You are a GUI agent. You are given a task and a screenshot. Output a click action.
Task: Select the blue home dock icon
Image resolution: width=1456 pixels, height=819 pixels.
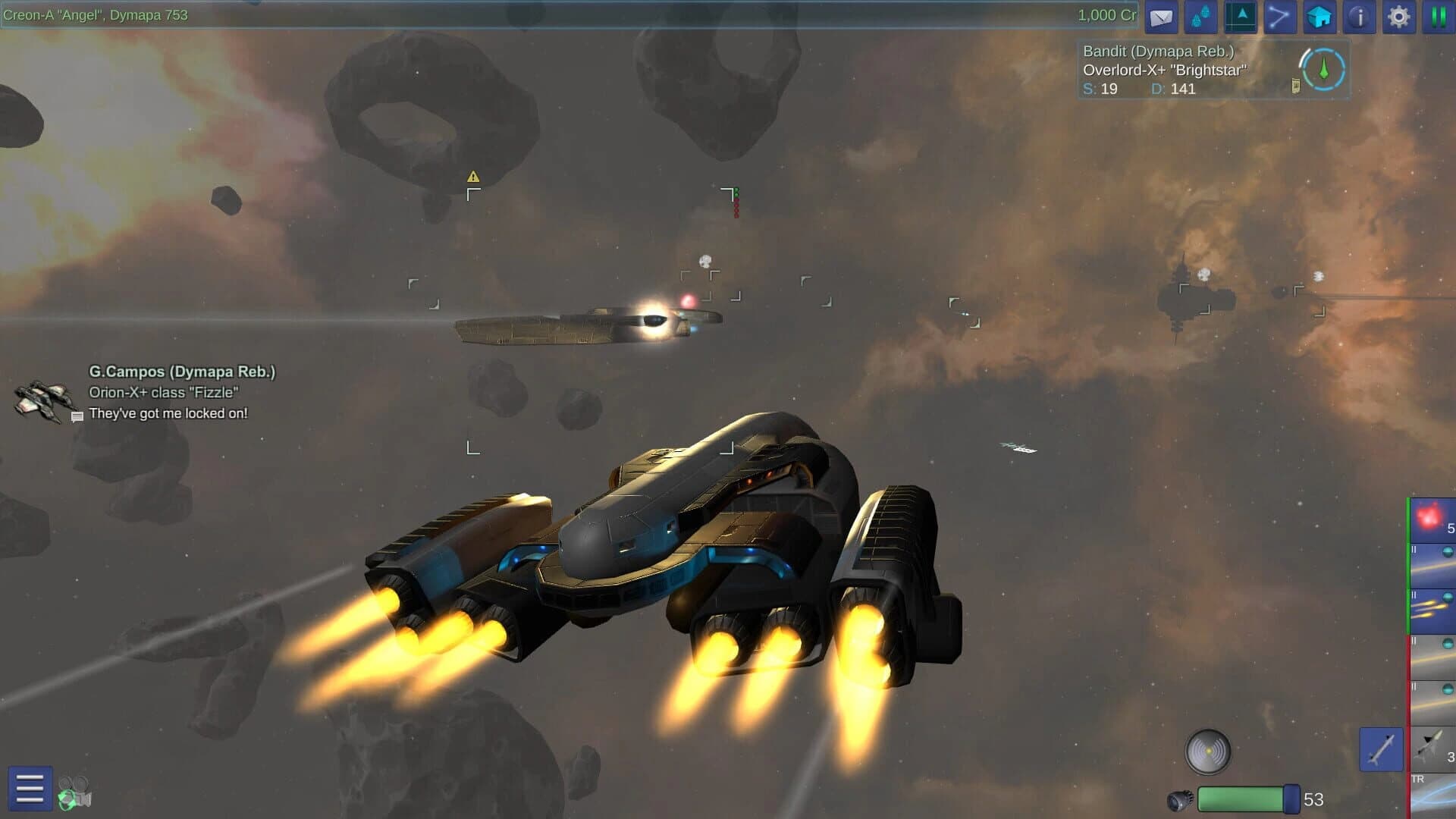point(1319,17)
